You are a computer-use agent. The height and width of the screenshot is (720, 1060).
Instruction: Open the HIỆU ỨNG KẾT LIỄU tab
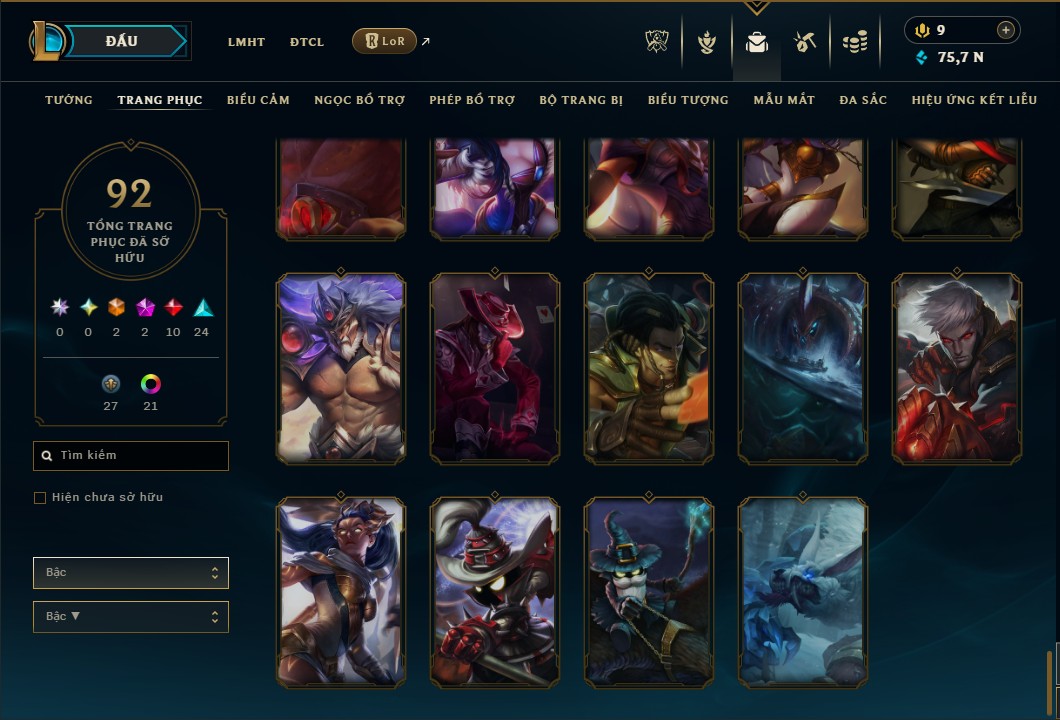coord(974,100)
